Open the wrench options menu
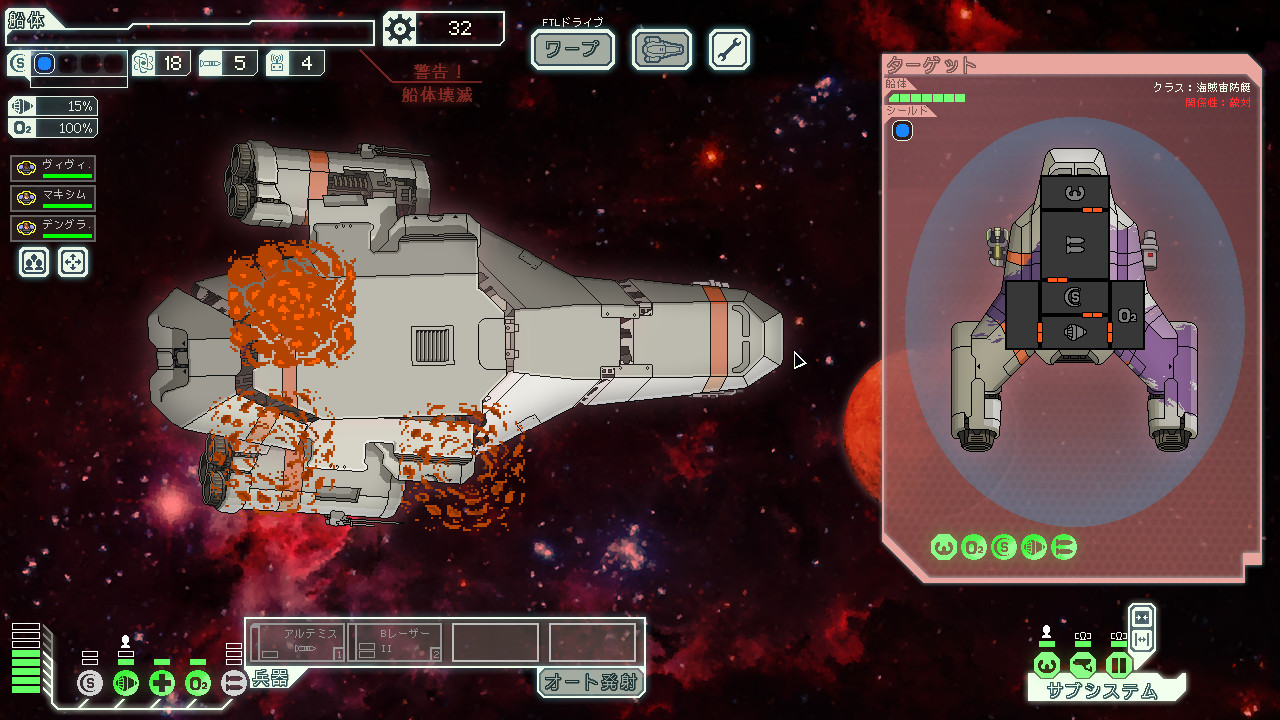 click(729, 49)
